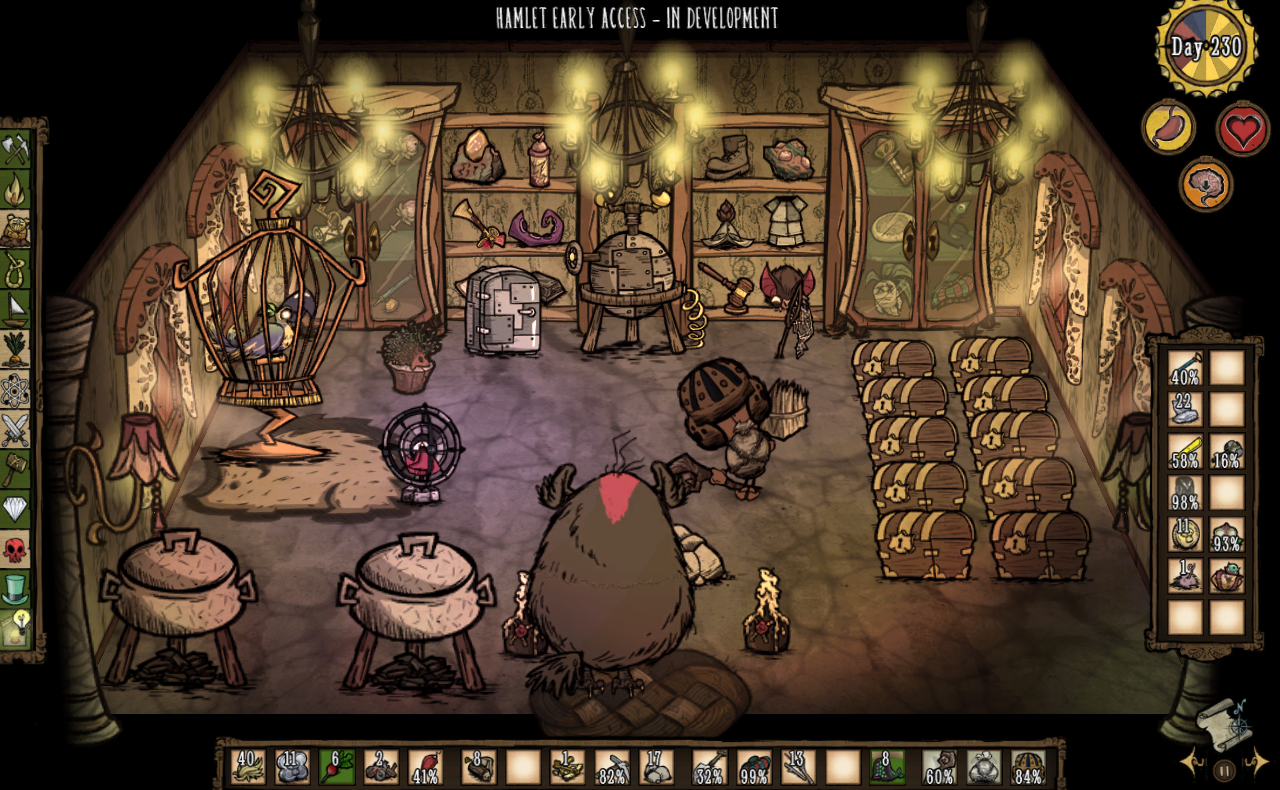The height and width of the screenshot is (790, 1280).
Task: Switch to the Nautical sailboat tab
Action: point(18,308)
